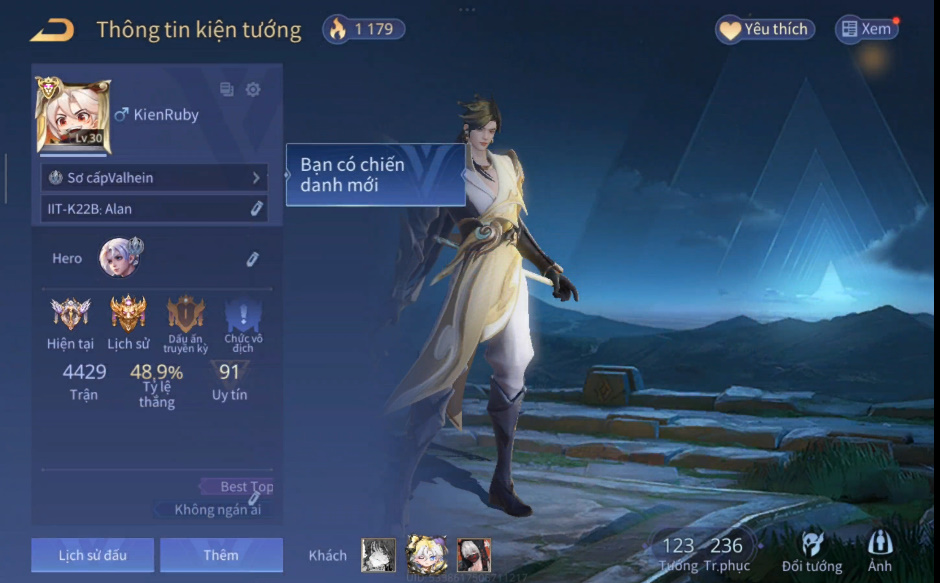Copy player info using the copy icon
Screen dimensions: 940x583
tap(227, 90)
